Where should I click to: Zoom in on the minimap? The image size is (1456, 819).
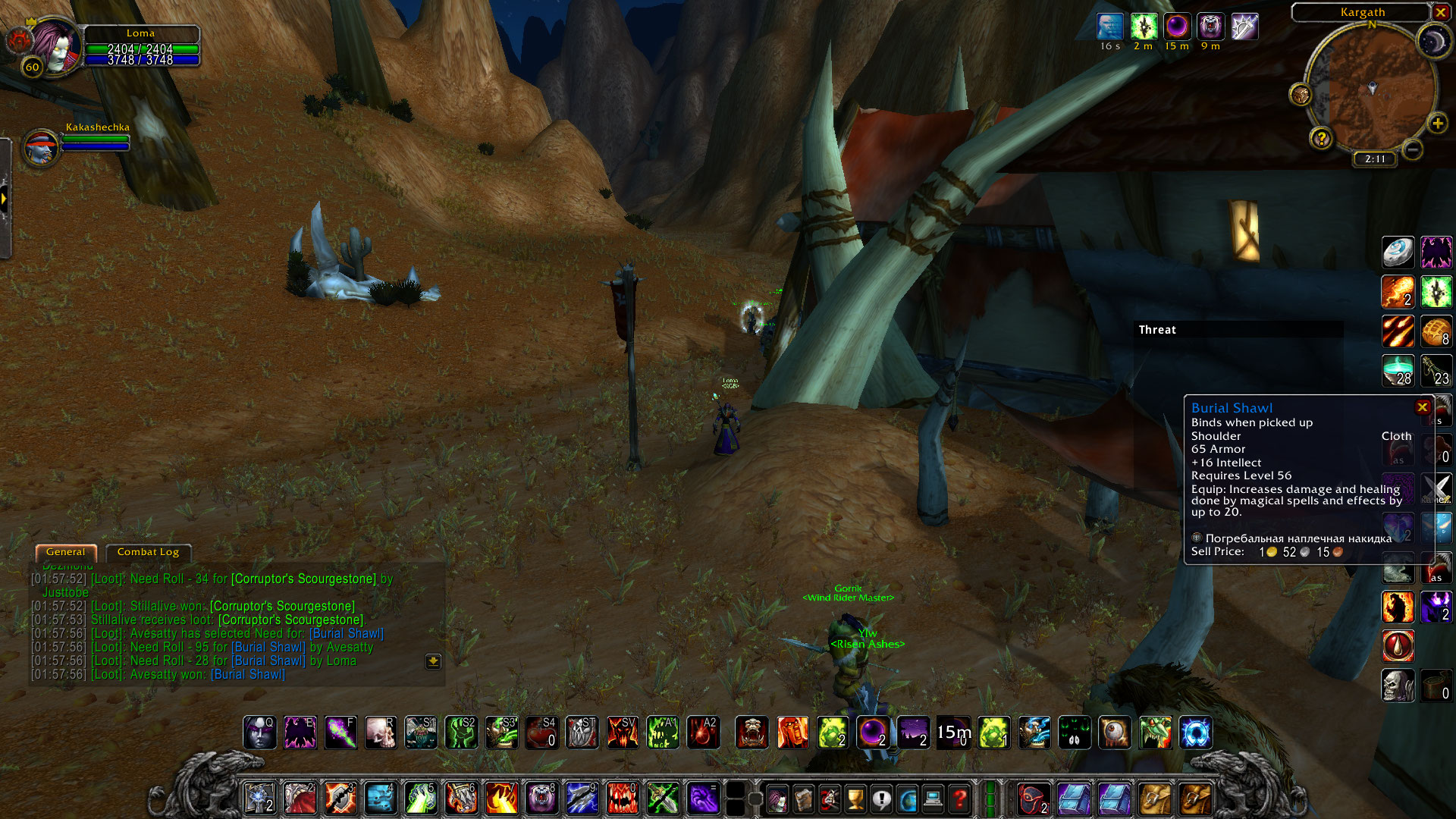1437,124
